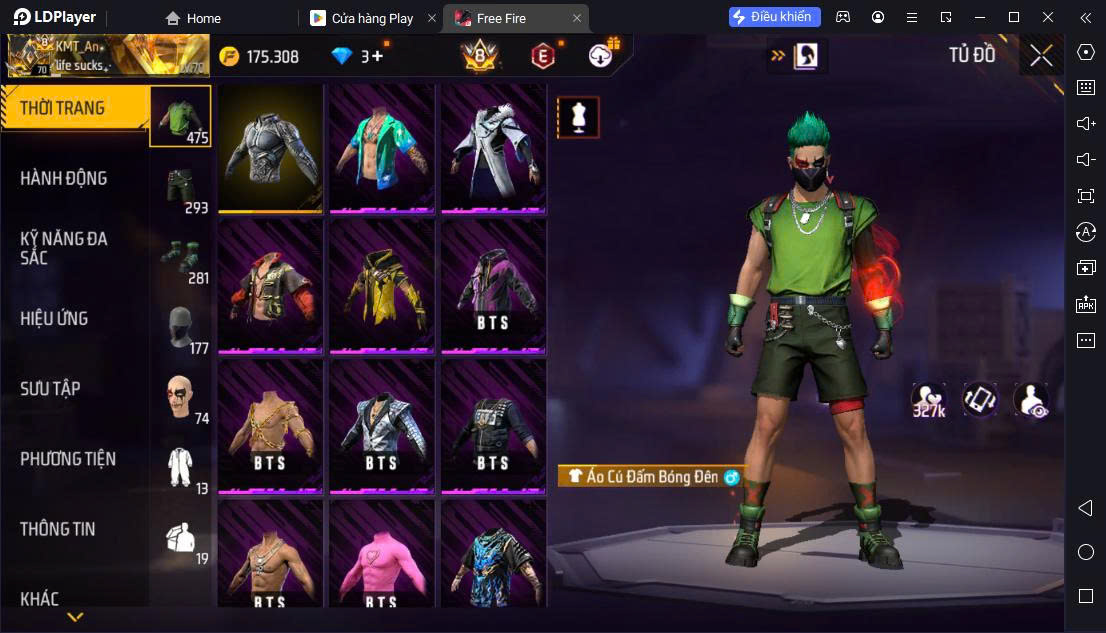This screenshot has height=633, width=1106.
Task: Switch to the HÀNH ĐỘNG category
Action: (x=64, y=178)
